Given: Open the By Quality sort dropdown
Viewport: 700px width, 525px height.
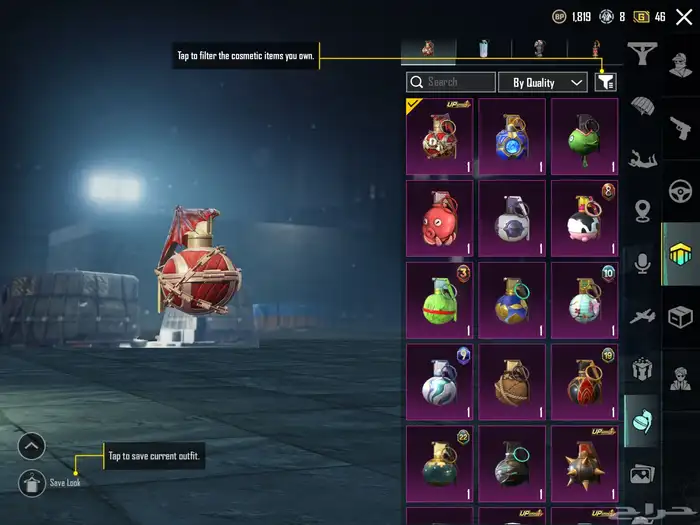Looking at the screenshot, I should pyautogui.click(x=543, y=82).
